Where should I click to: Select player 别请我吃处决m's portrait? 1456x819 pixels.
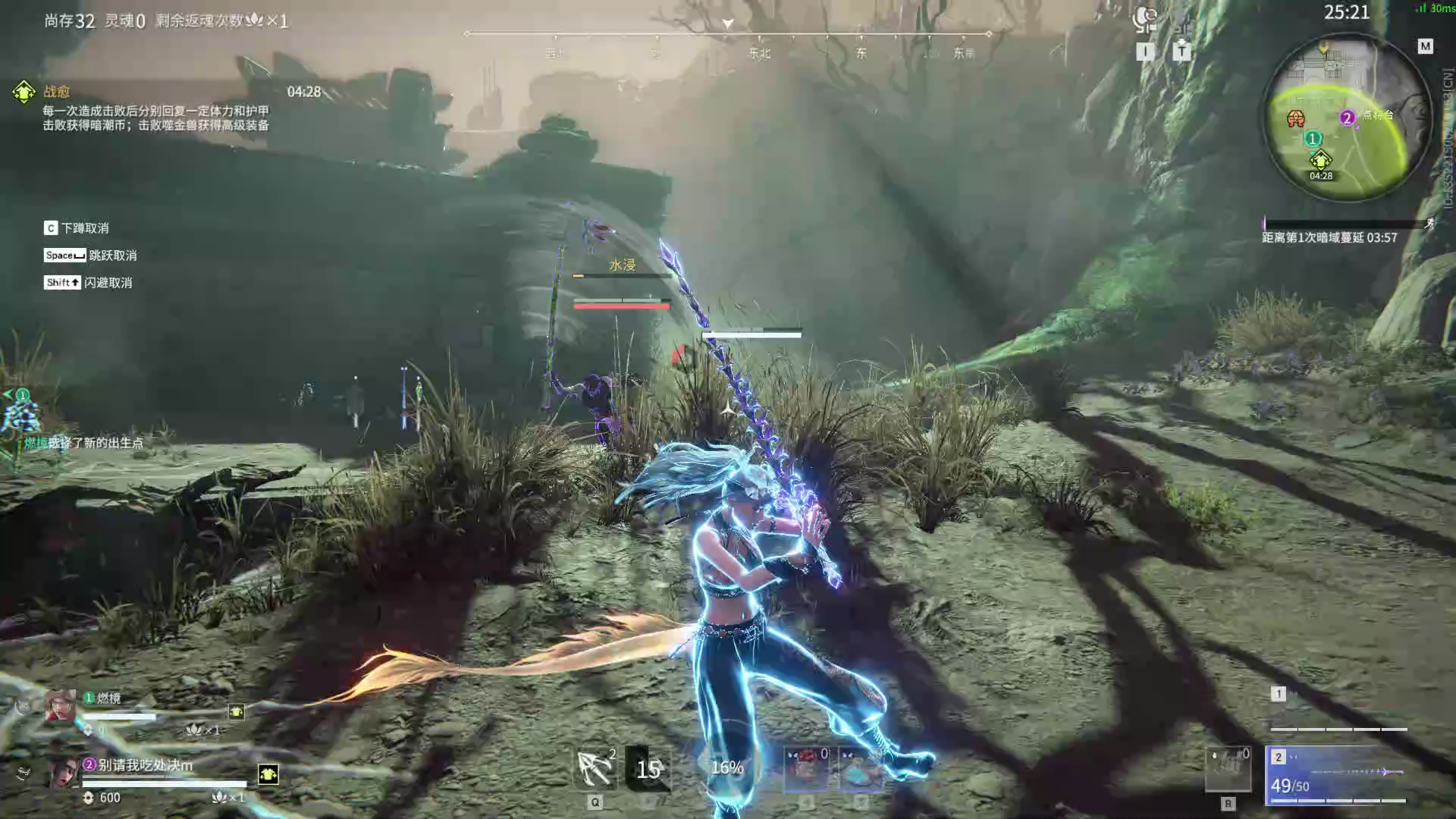64,773
